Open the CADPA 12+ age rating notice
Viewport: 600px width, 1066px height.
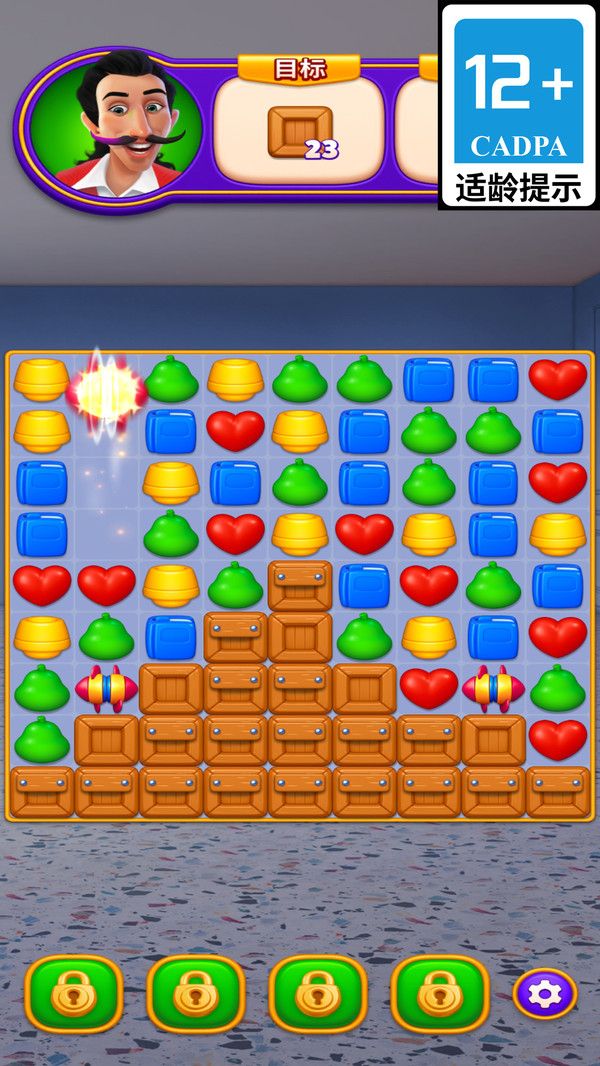pyautogui.click(x=518, y=105)
